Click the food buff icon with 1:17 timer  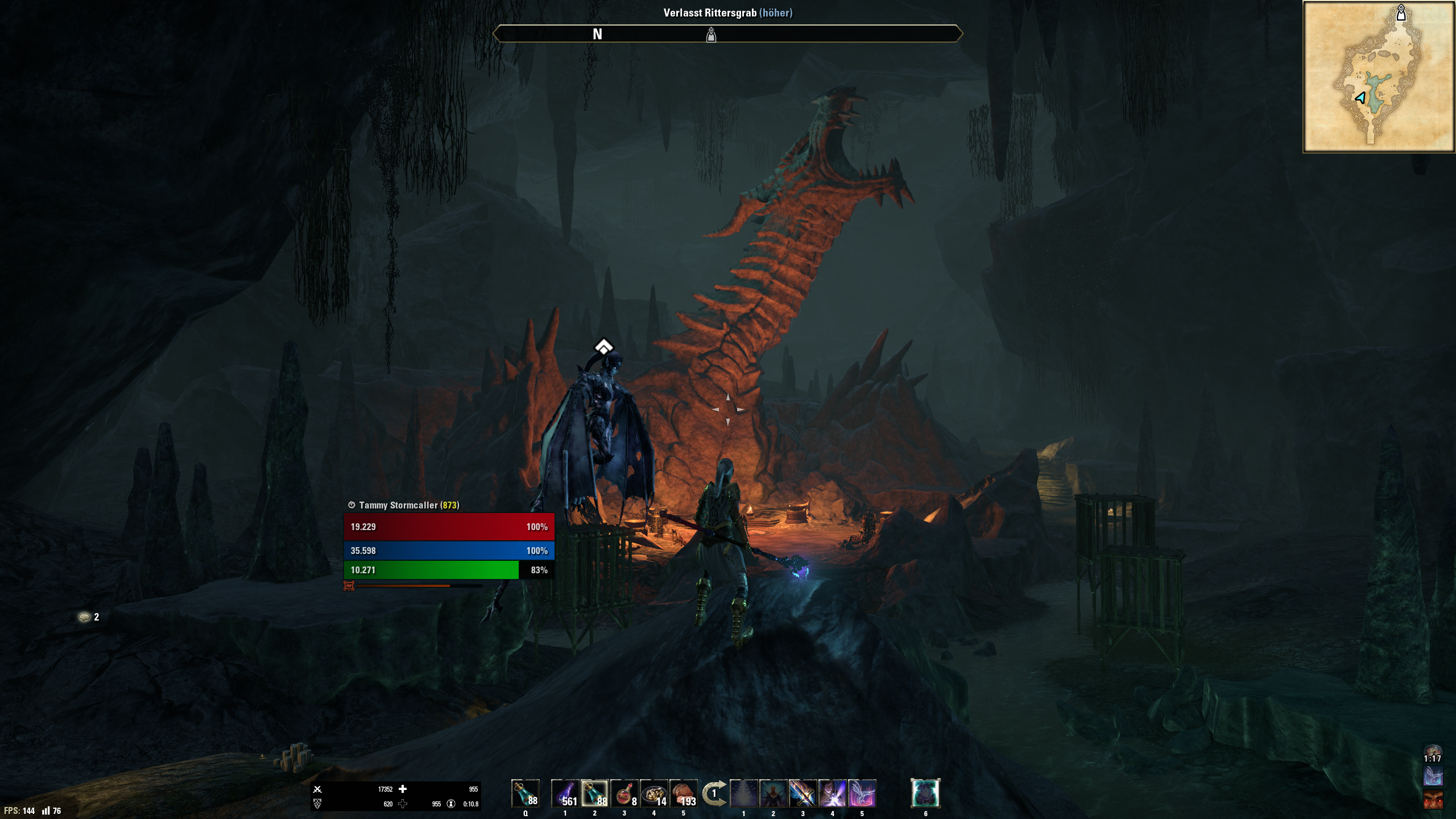click(1432, 753)
